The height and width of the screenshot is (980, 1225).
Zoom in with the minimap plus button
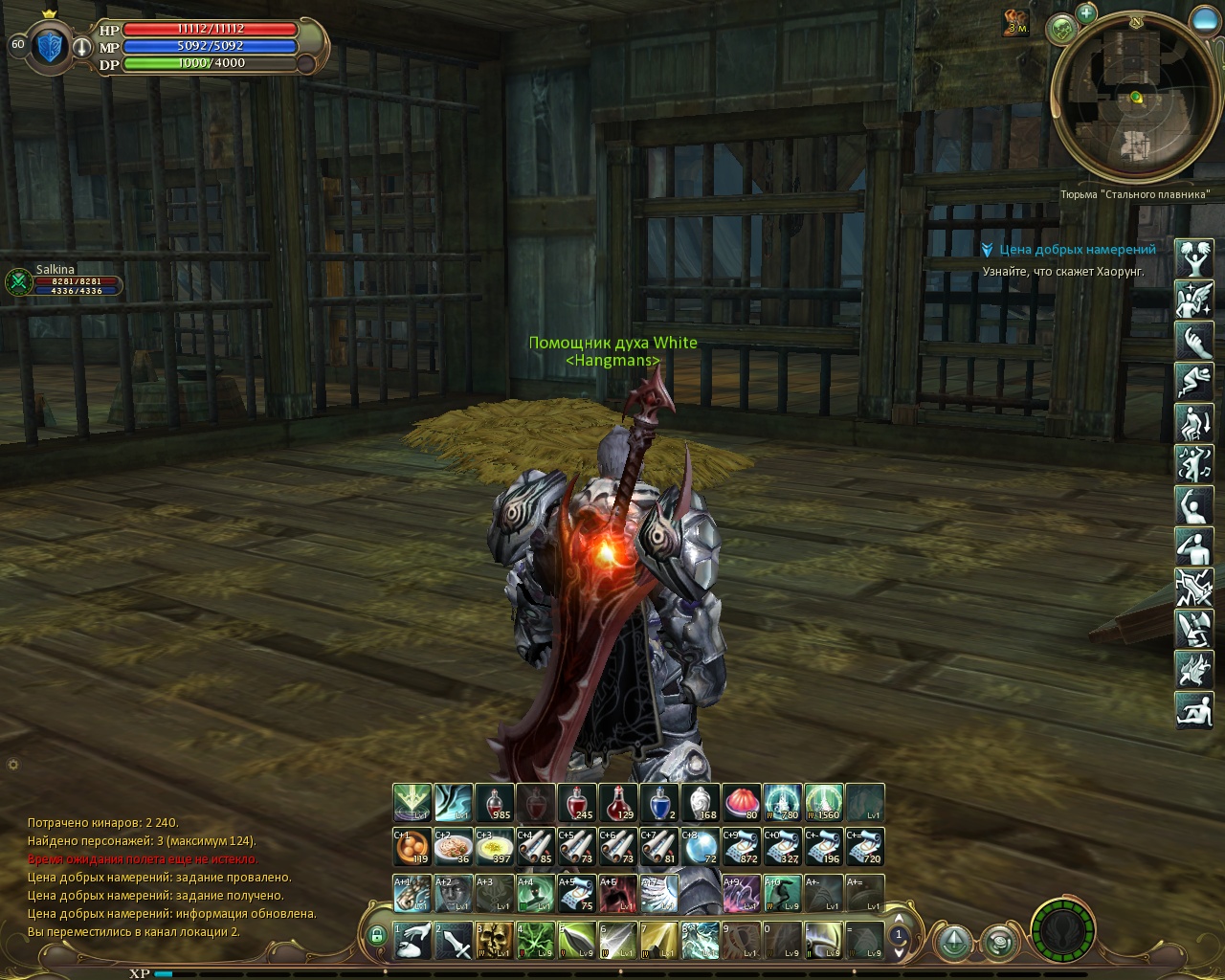[1085, 13]
